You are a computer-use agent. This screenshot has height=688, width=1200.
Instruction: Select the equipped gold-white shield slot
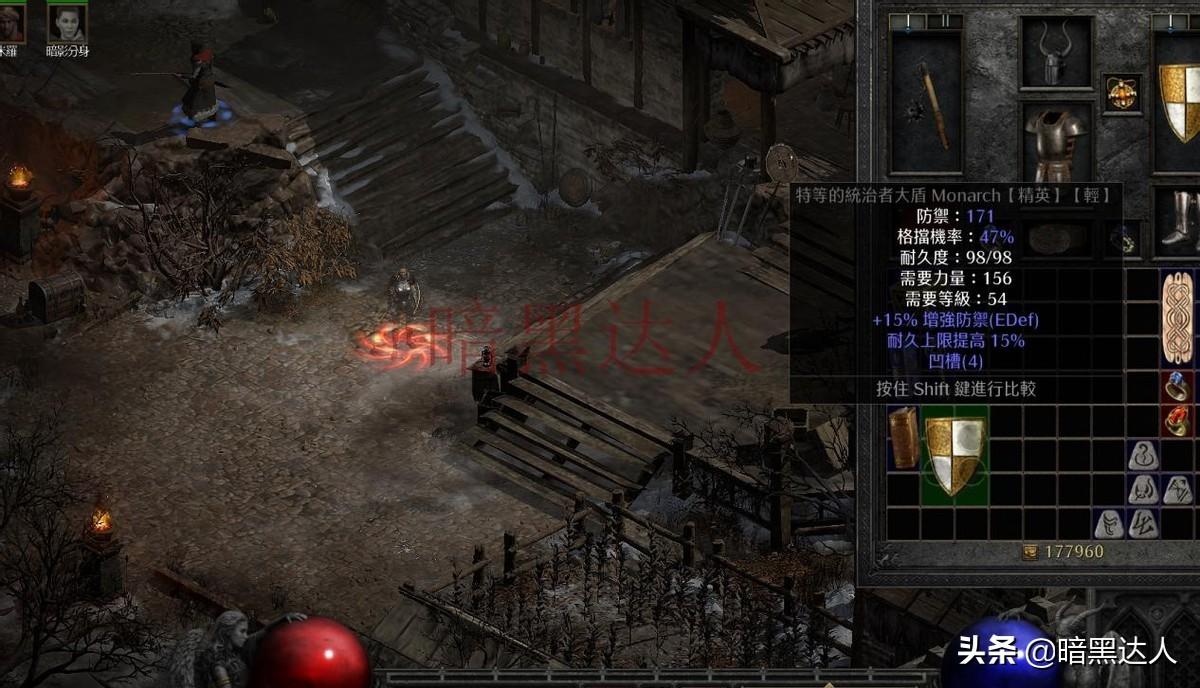click(1178, 100)
